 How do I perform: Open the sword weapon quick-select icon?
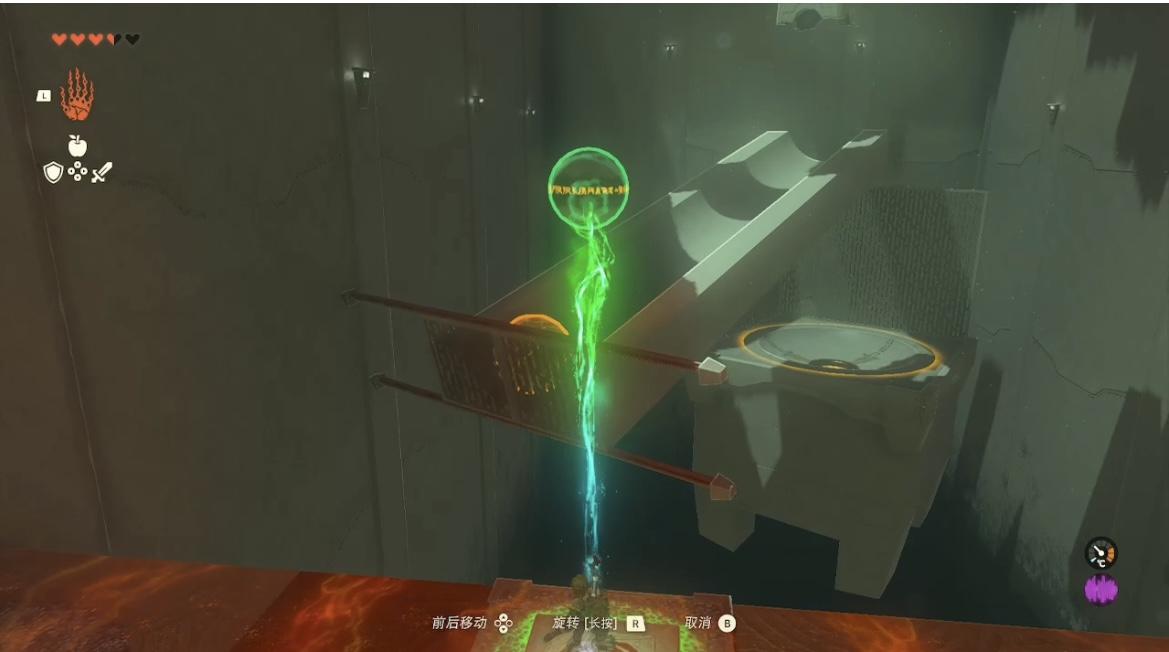coord(102,173)
